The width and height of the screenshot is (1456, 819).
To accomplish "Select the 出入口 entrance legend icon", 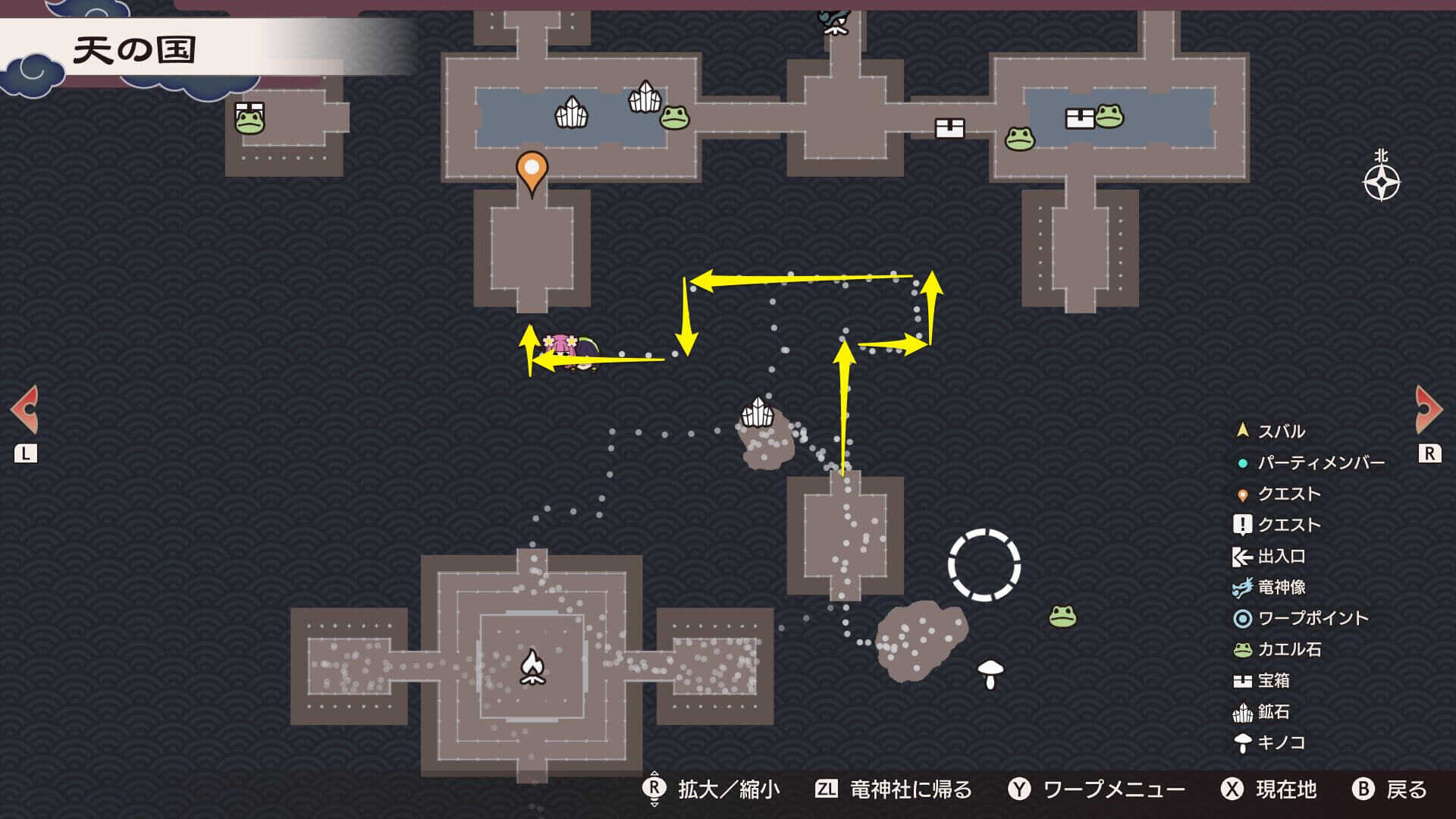I will [1241, 556].
